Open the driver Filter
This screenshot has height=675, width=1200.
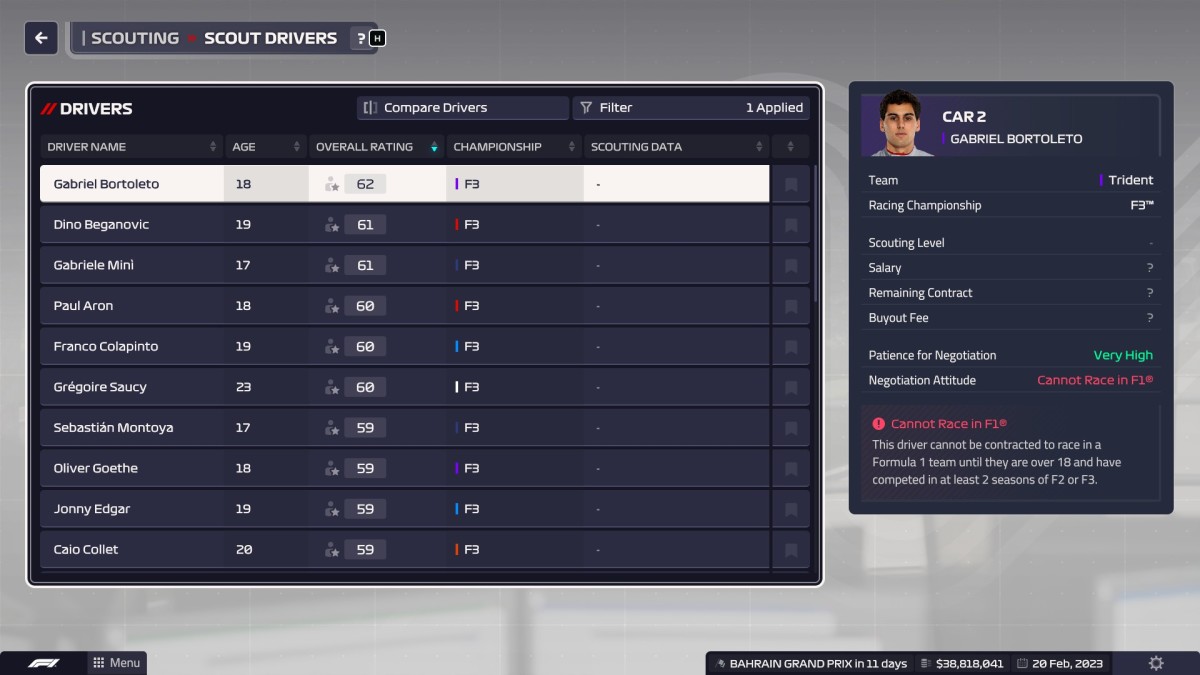690,108
